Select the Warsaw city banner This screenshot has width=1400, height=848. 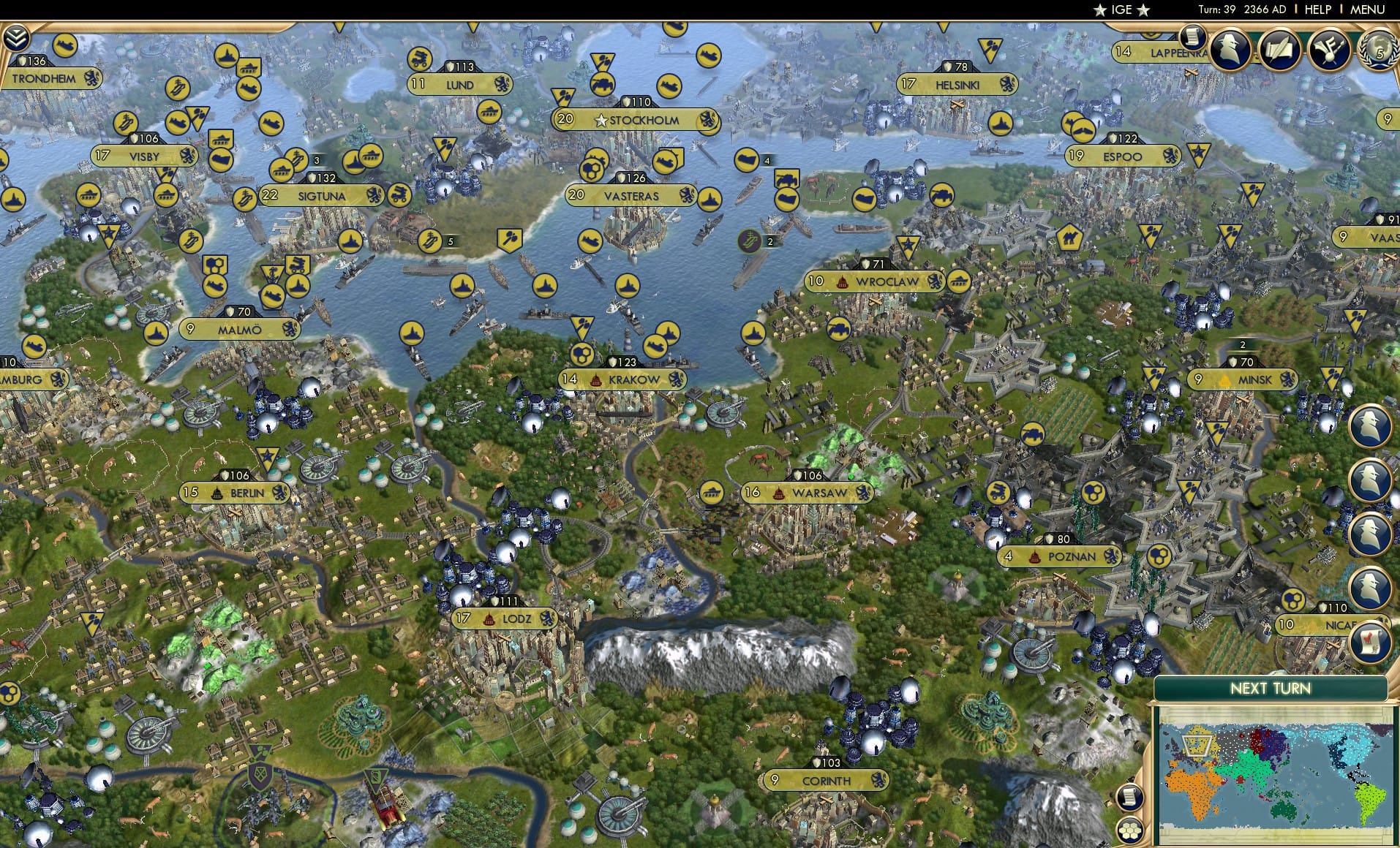point(808,493)
